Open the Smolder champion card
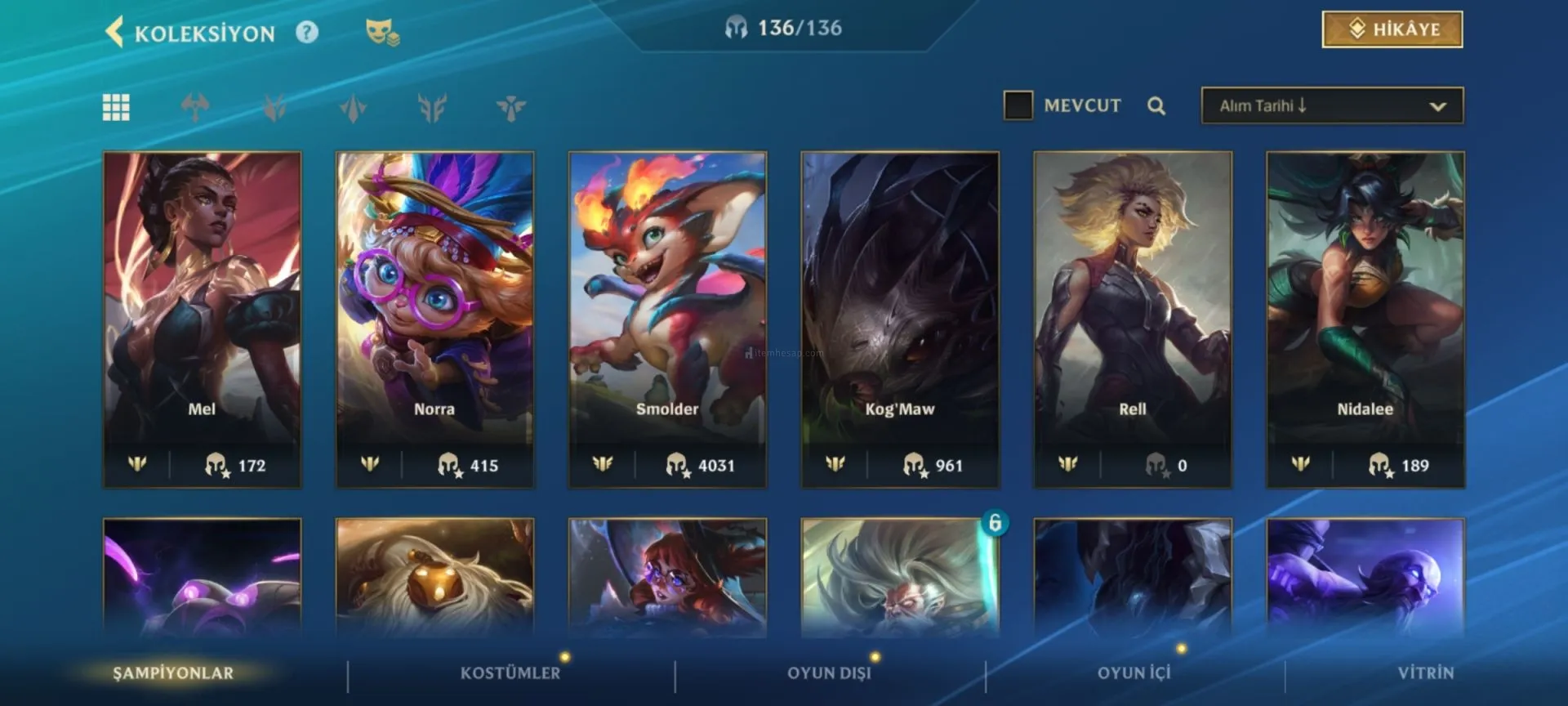 (667, 319)
